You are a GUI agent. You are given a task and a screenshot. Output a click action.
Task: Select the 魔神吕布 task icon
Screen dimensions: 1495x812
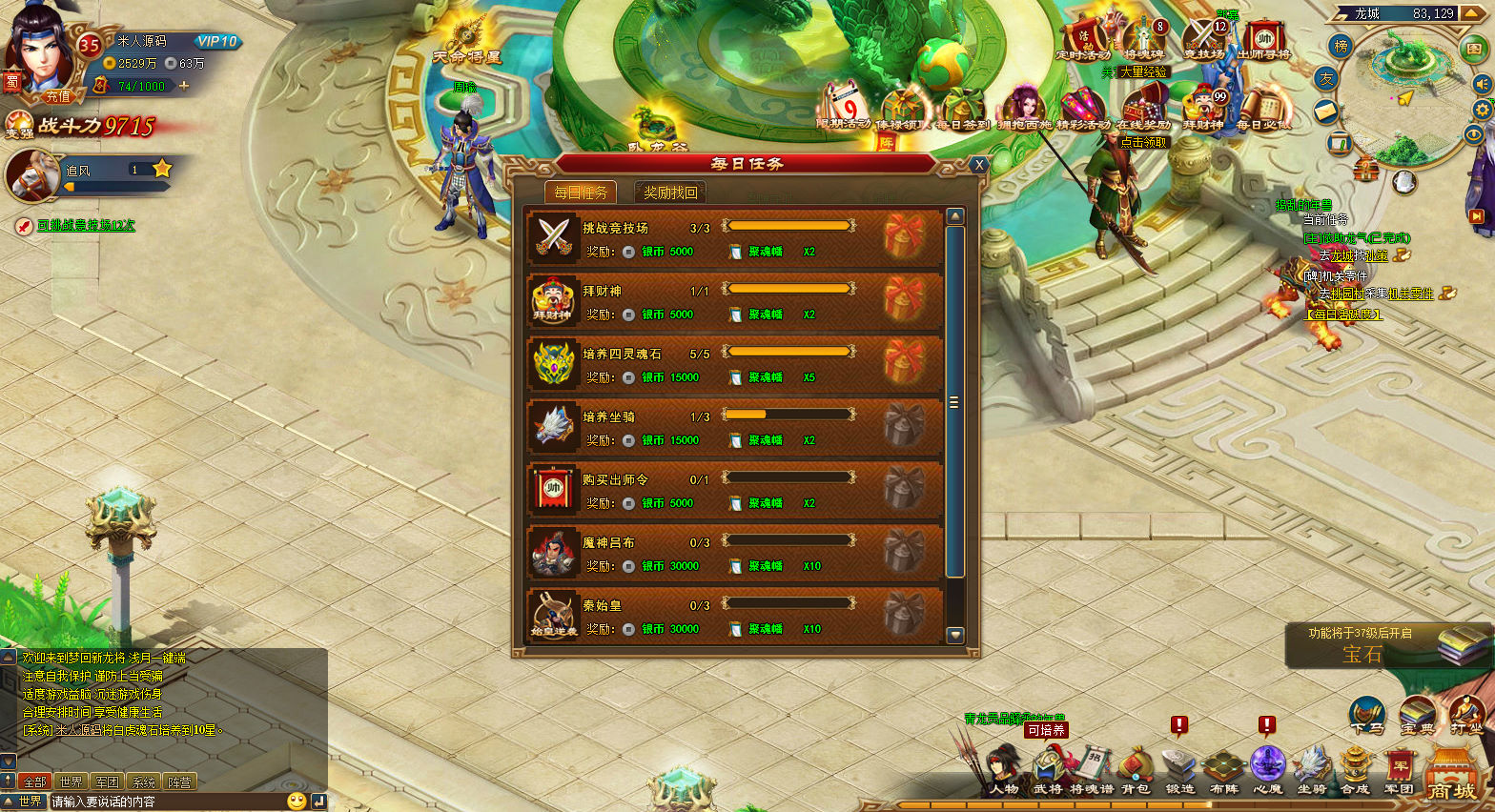(x=554, y=552)
